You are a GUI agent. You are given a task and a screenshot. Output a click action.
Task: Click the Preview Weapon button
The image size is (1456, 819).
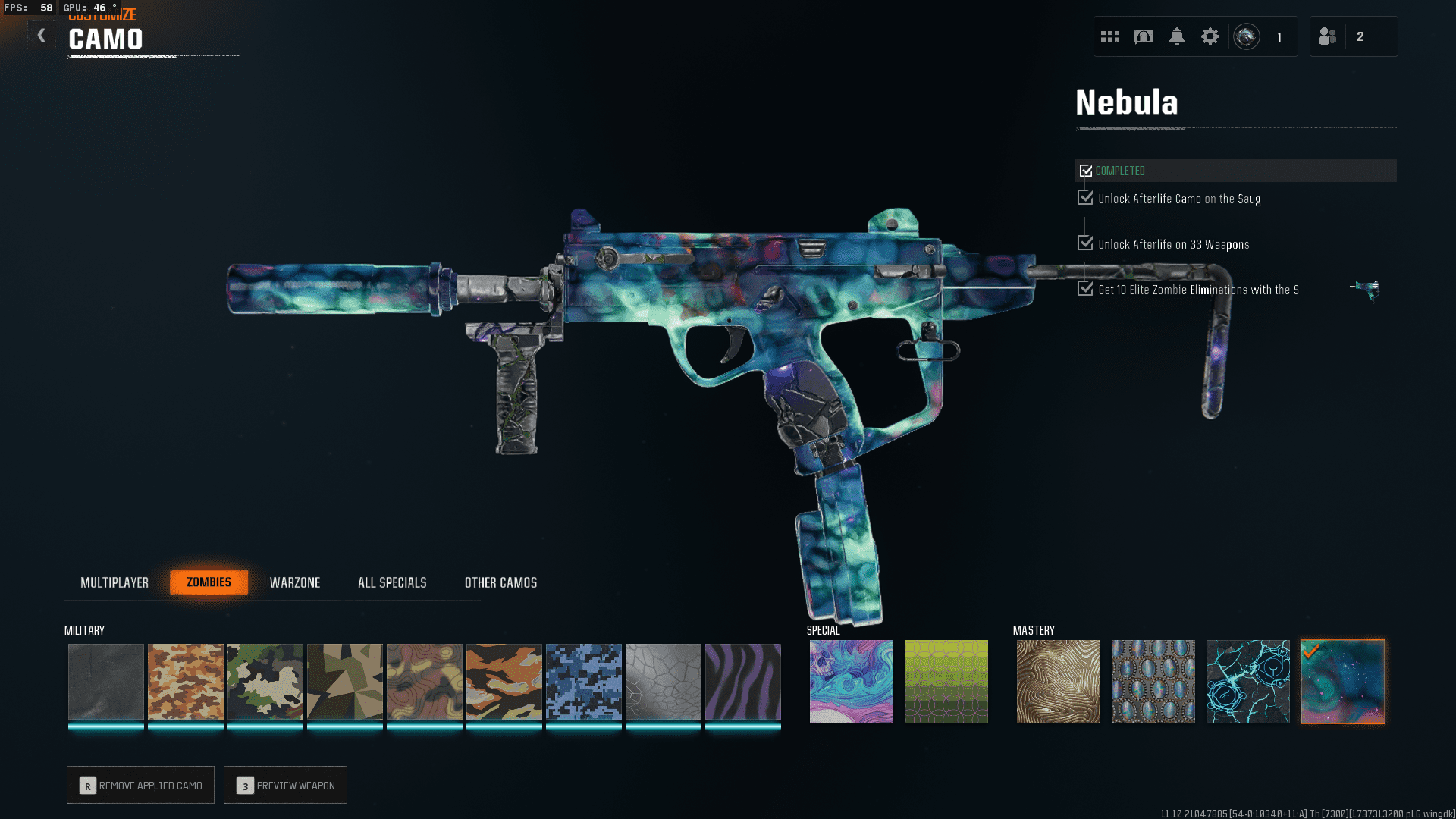pyautogui.click(x=286, y=786)
